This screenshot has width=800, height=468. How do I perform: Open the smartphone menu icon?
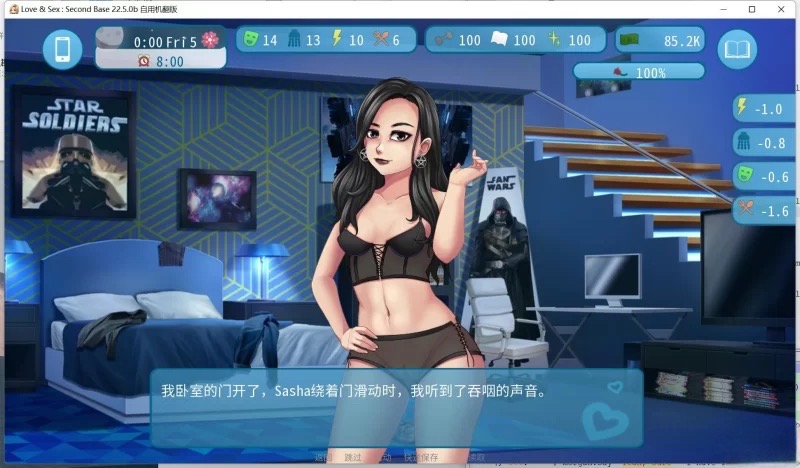(x=62, y=49)
